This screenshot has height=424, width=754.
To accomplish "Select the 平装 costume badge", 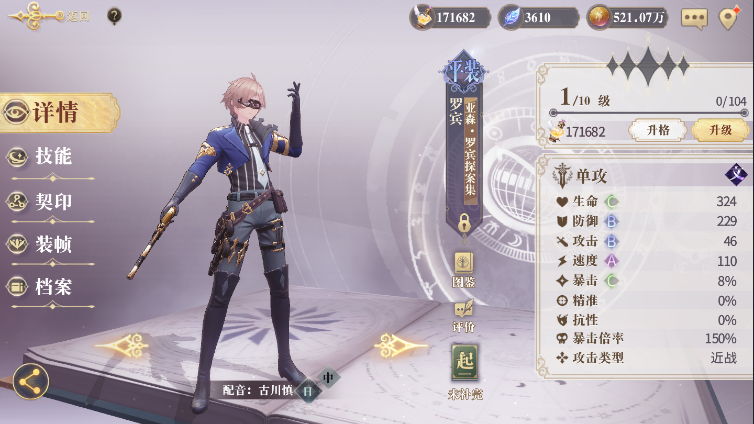I will pyautogui.click(x=464, y=72).
